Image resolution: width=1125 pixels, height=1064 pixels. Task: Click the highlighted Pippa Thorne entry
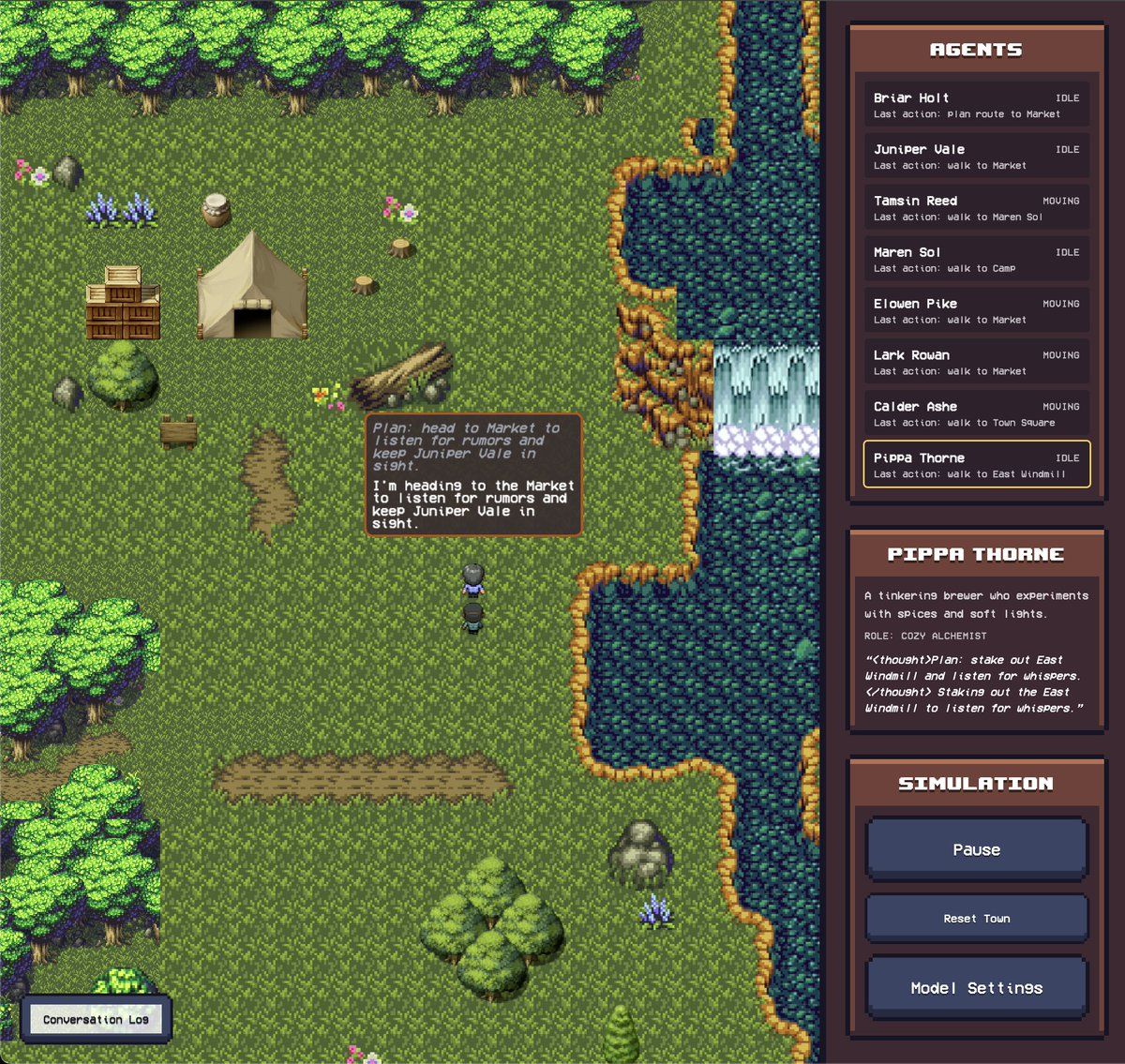976,465
